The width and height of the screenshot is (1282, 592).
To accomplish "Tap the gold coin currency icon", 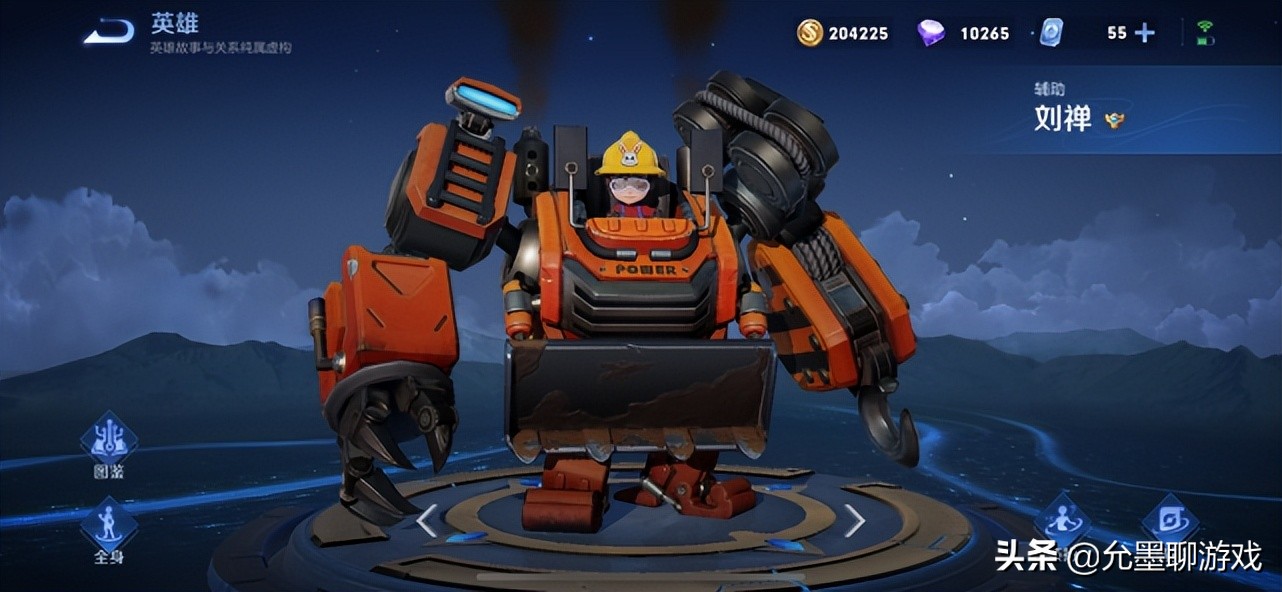I will 809,33.
